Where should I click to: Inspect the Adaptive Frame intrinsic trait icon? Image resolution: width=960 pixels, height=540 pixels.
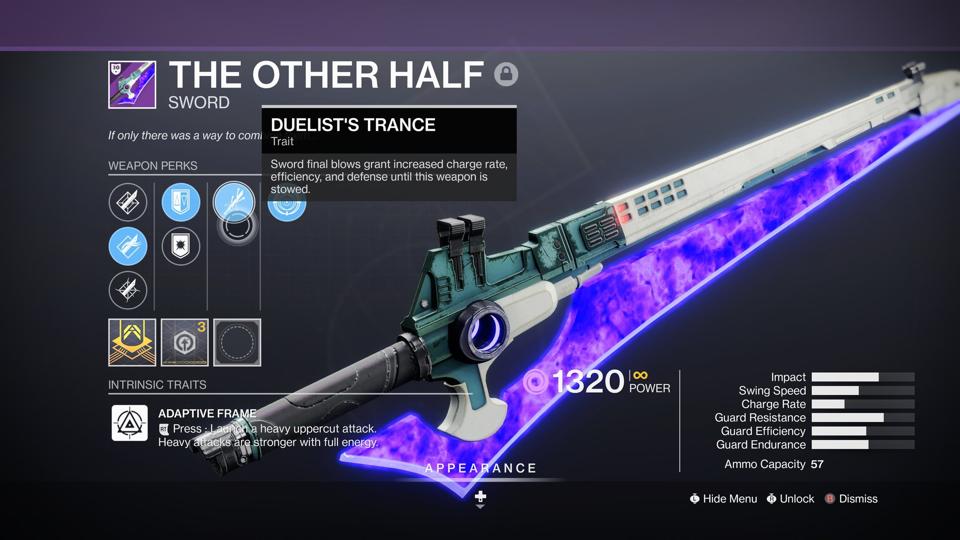pos(130,423)
